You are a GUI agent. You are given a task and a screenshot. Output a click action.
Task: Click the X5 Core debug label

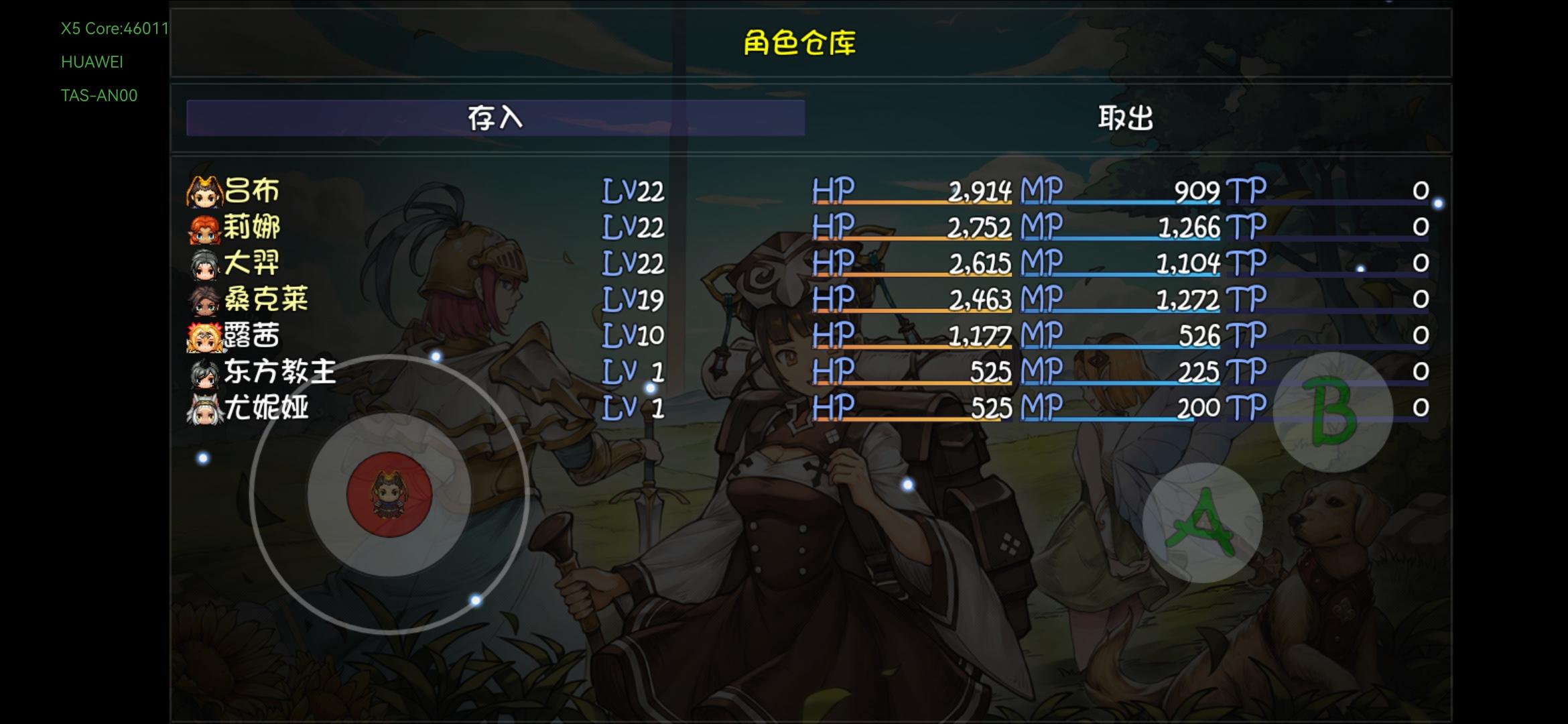[114, 29]
